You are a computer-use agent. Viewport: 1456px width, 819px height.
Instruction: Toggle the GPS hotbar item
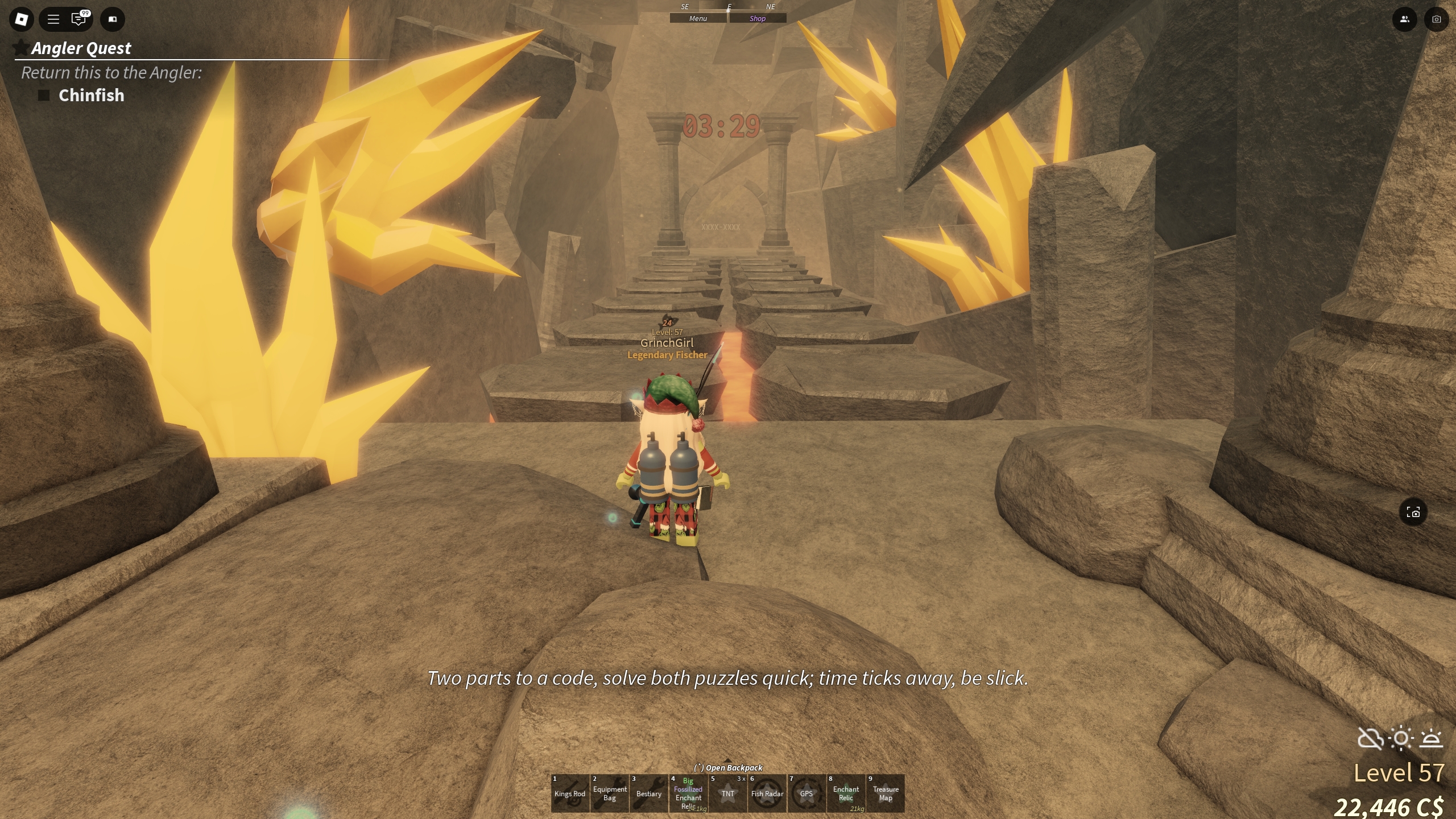point(806,793)
